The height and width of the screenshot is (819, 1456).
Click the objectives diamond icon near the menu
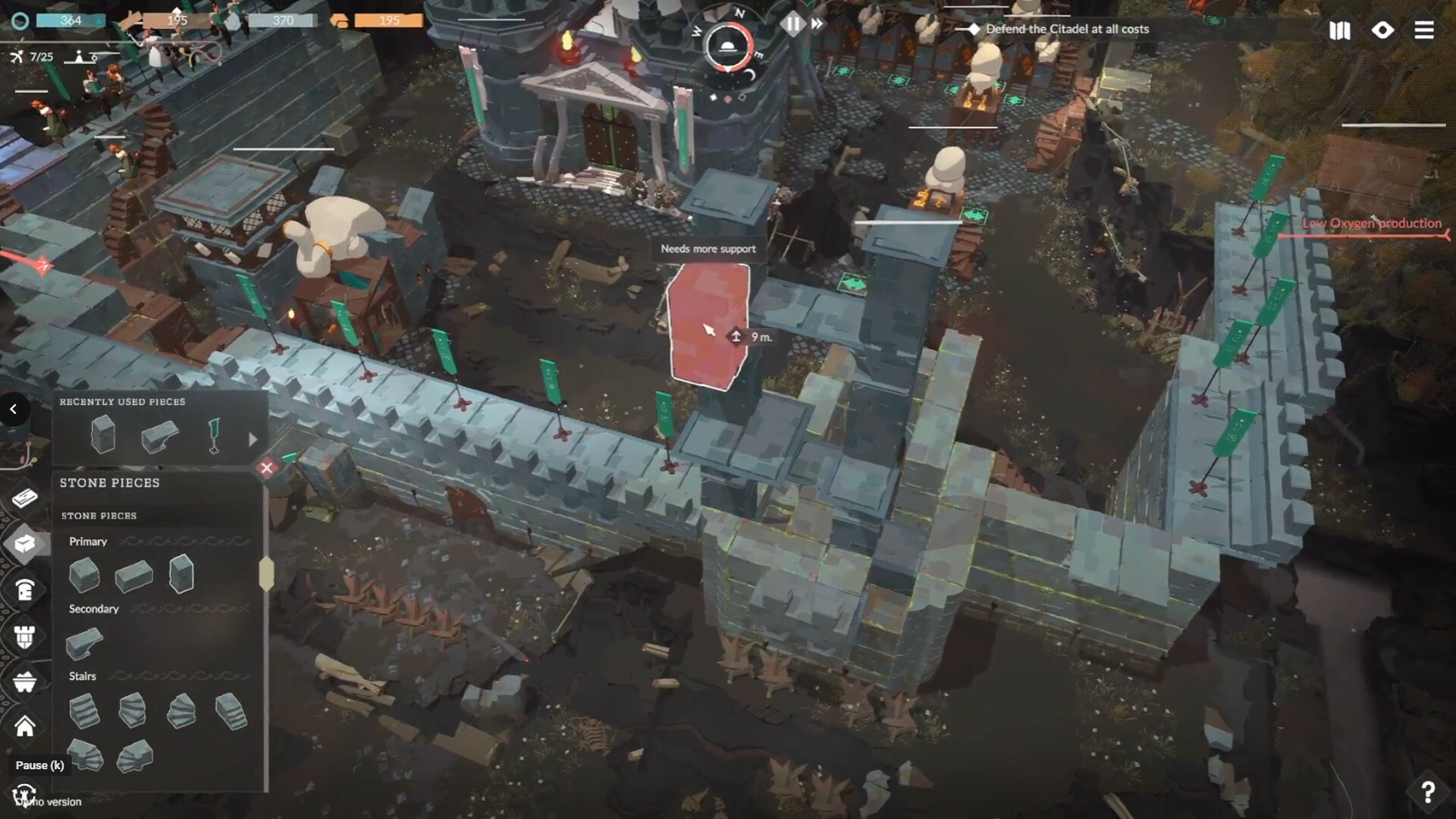click(x=1382, y=31)
